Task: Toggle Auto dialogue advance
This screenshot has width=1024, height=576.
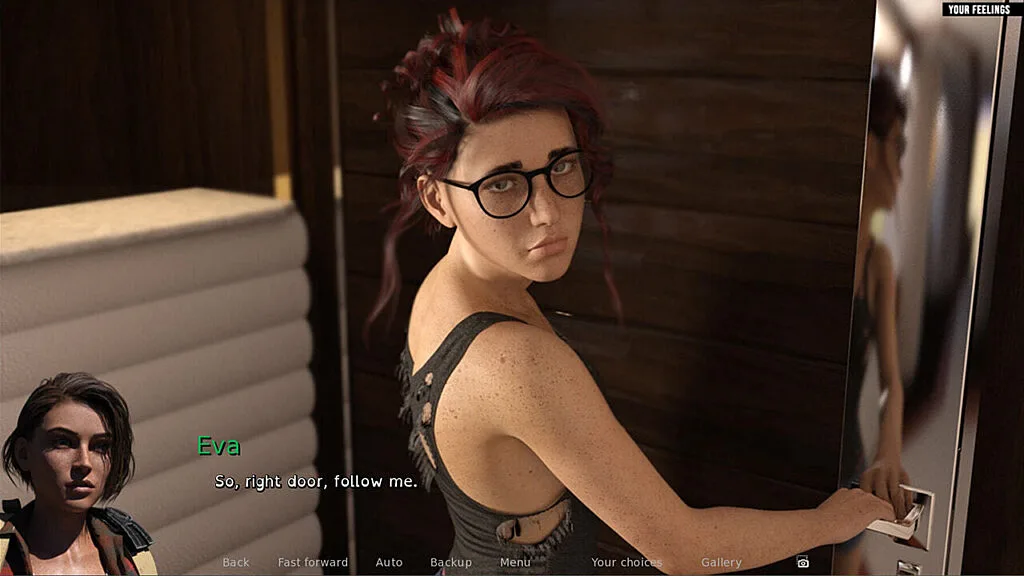Action: (x=389, y=562)
